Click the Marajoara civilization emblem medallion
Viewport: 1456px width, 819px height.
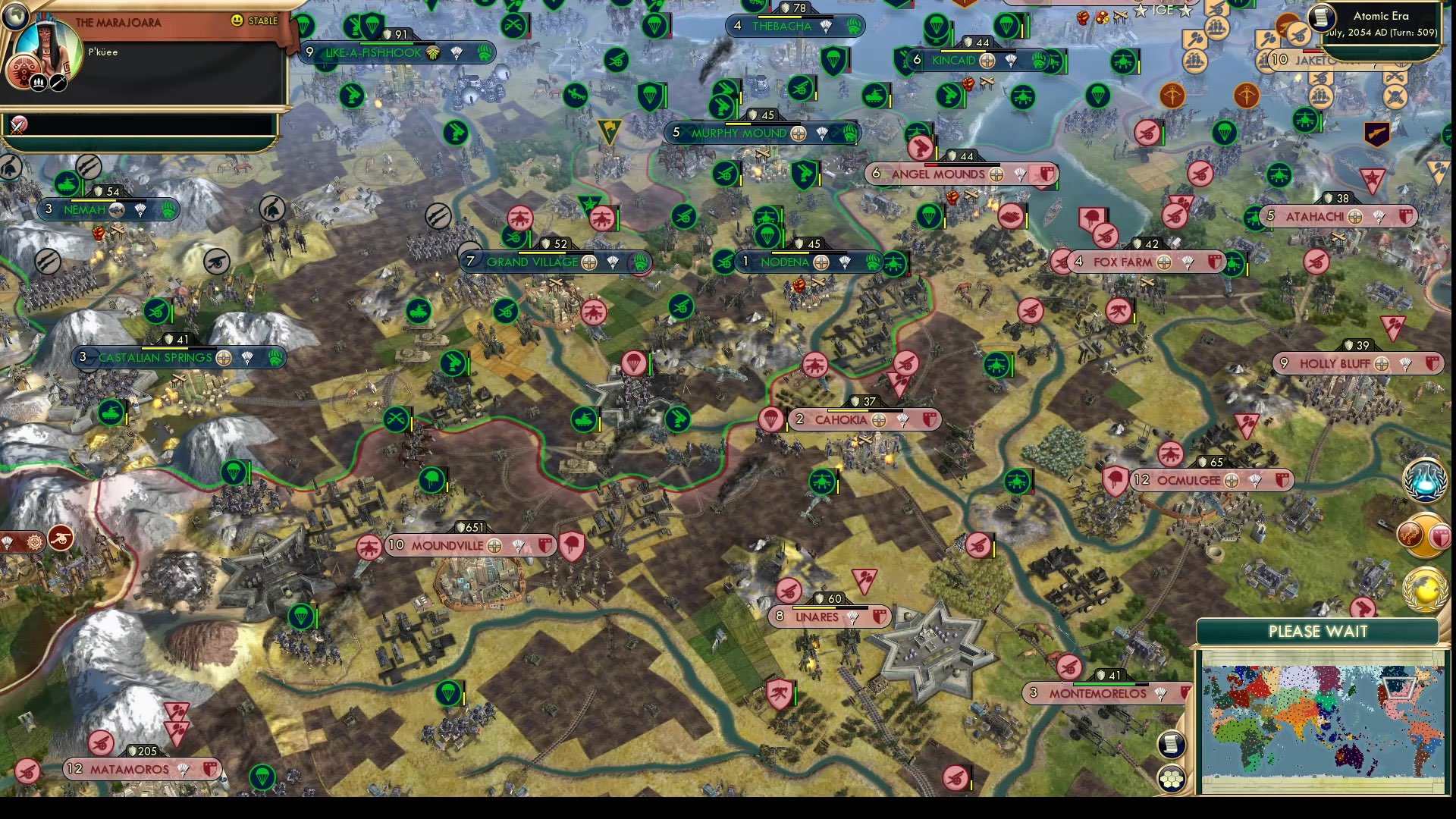pyautogui.click(x=23, y=69)
